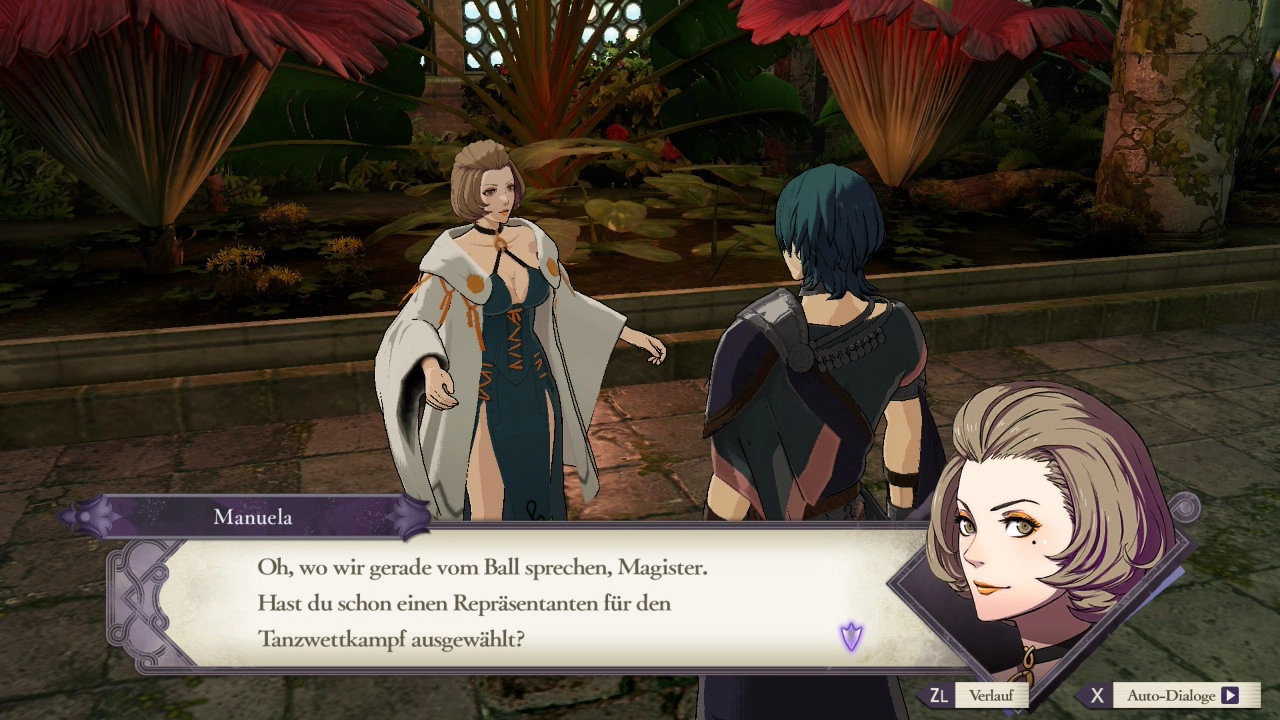The image size is (1280, 720).
Task: Open the Verlauf dialogue log
Action: (x=989, y=696)
